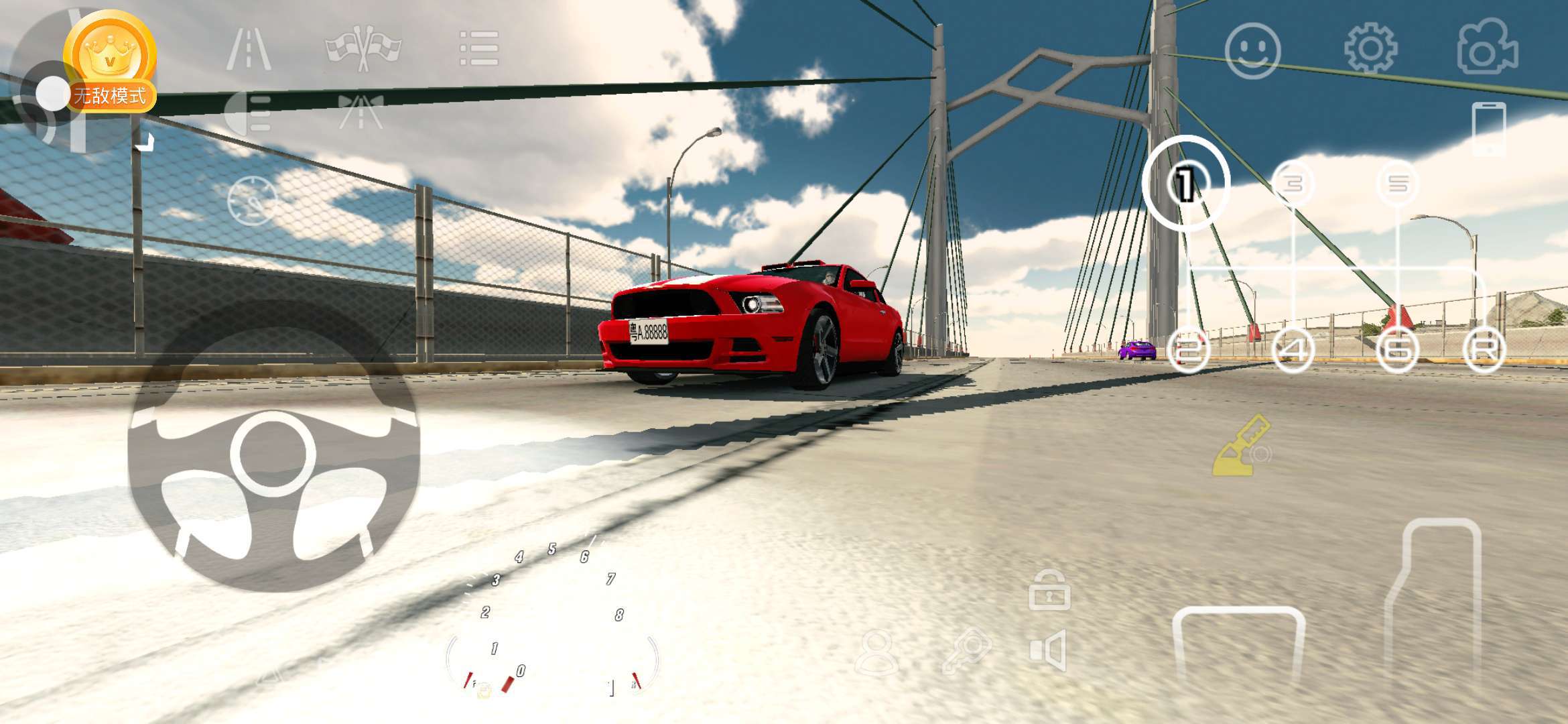Screen dimensions: 1568x724
Task: Open the gear settings icon
Action: click(1370, 48)
